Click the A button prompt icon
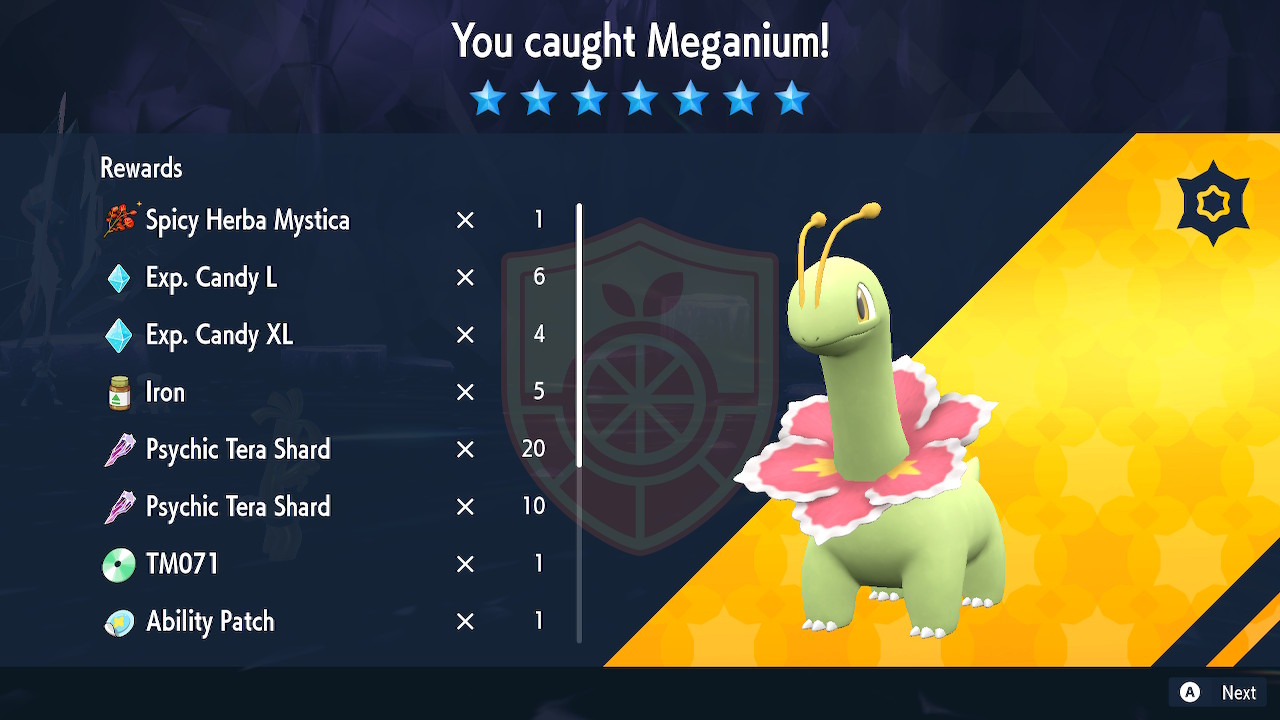This screenshot has width=1280, height=720. pyautogui.click(x=1190, y=692)
